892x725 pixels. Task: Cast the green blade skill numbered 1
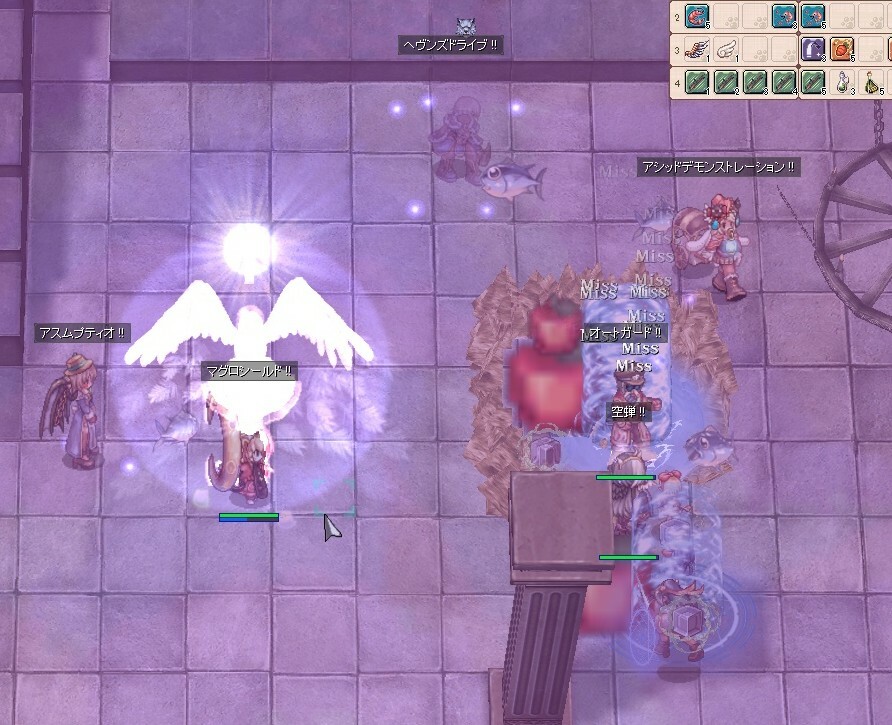[x=697, y=83]
